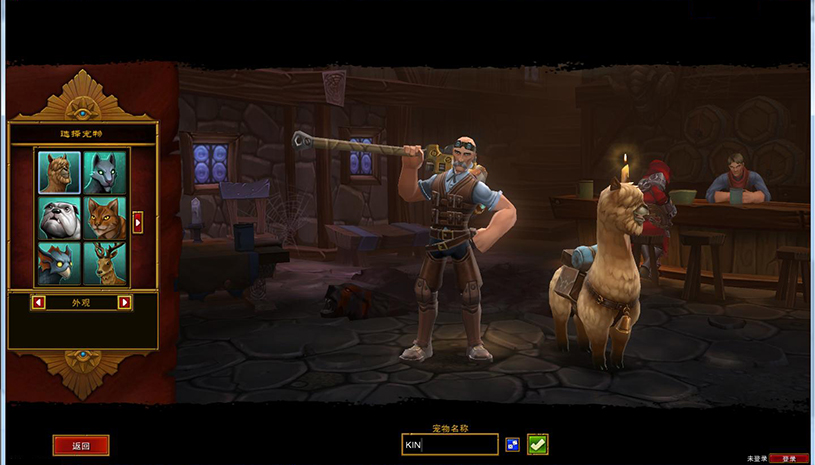Click the pet name text field
Screen dimensions: 815x465
[449, 444]
